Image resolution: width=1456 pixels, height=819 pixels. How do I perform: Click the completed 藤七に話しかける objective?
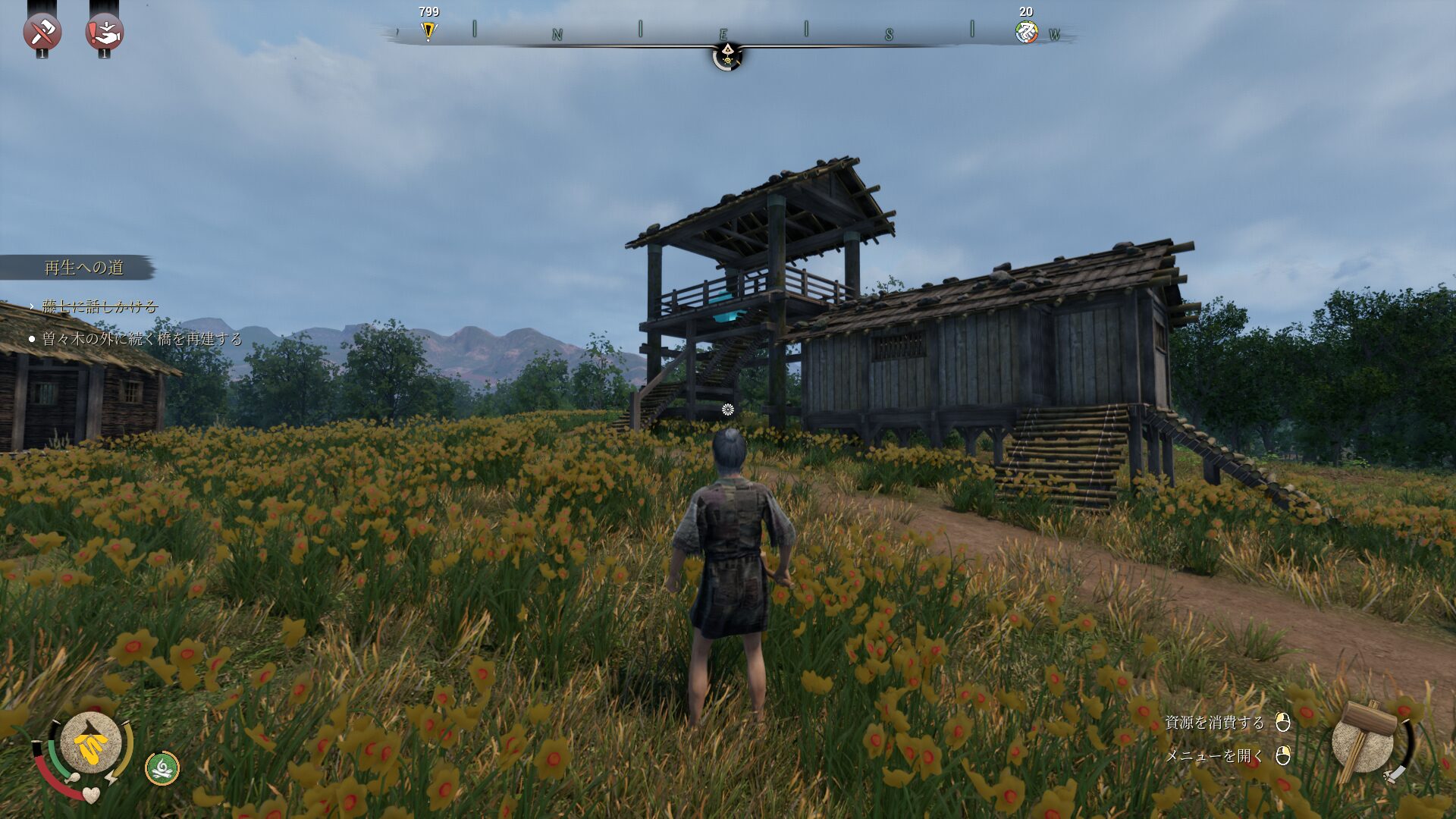click(x=99, y=306)
